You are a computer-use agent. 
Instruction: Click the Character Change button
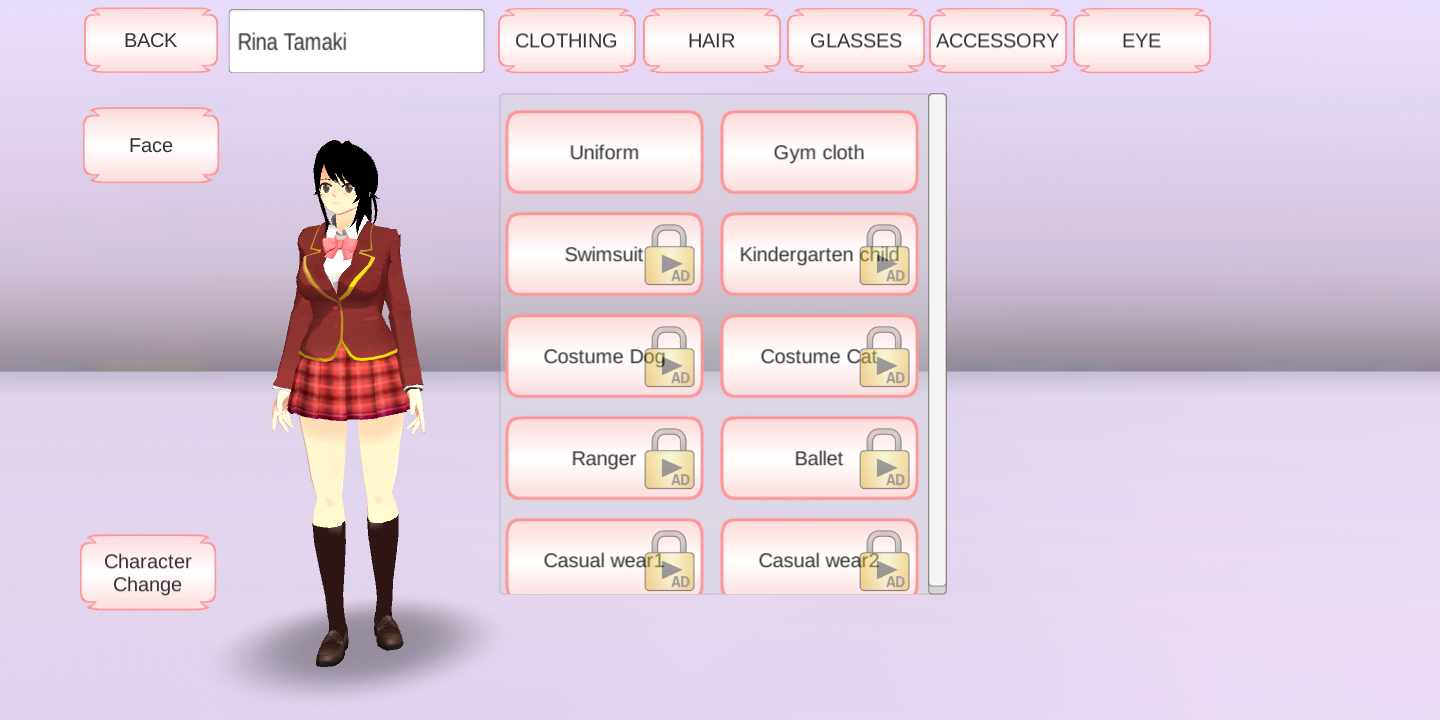tap(148, 573)
